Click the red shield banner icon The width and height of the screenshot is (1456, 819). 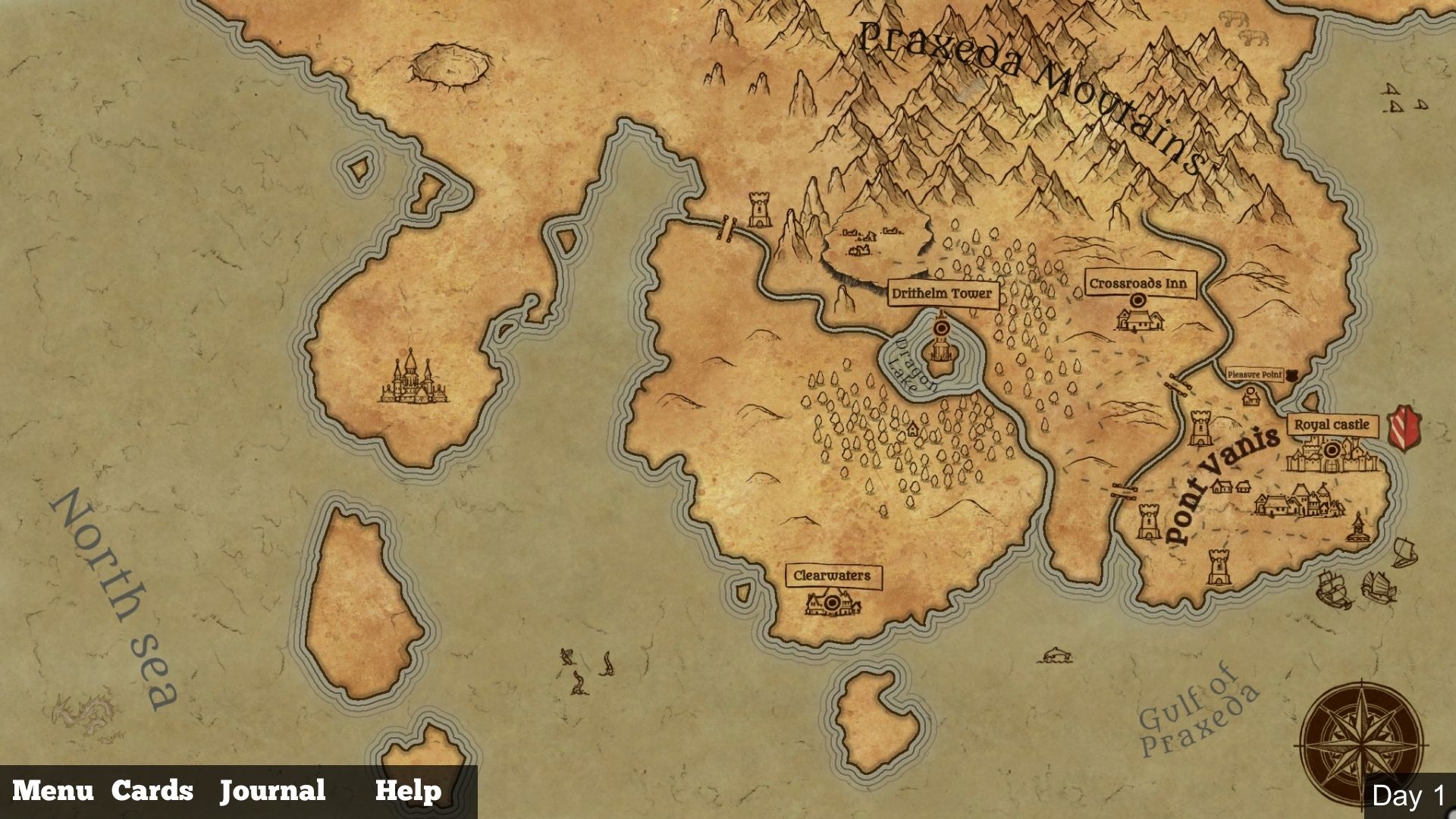click(1404, 427)
